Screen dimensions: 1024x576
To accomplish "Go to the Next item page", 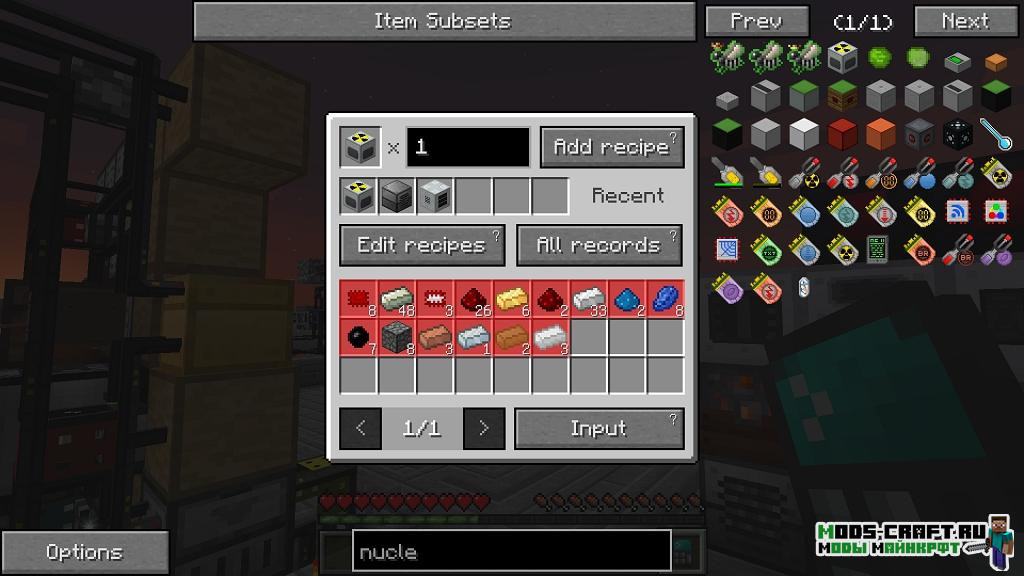I will (965, 21).
